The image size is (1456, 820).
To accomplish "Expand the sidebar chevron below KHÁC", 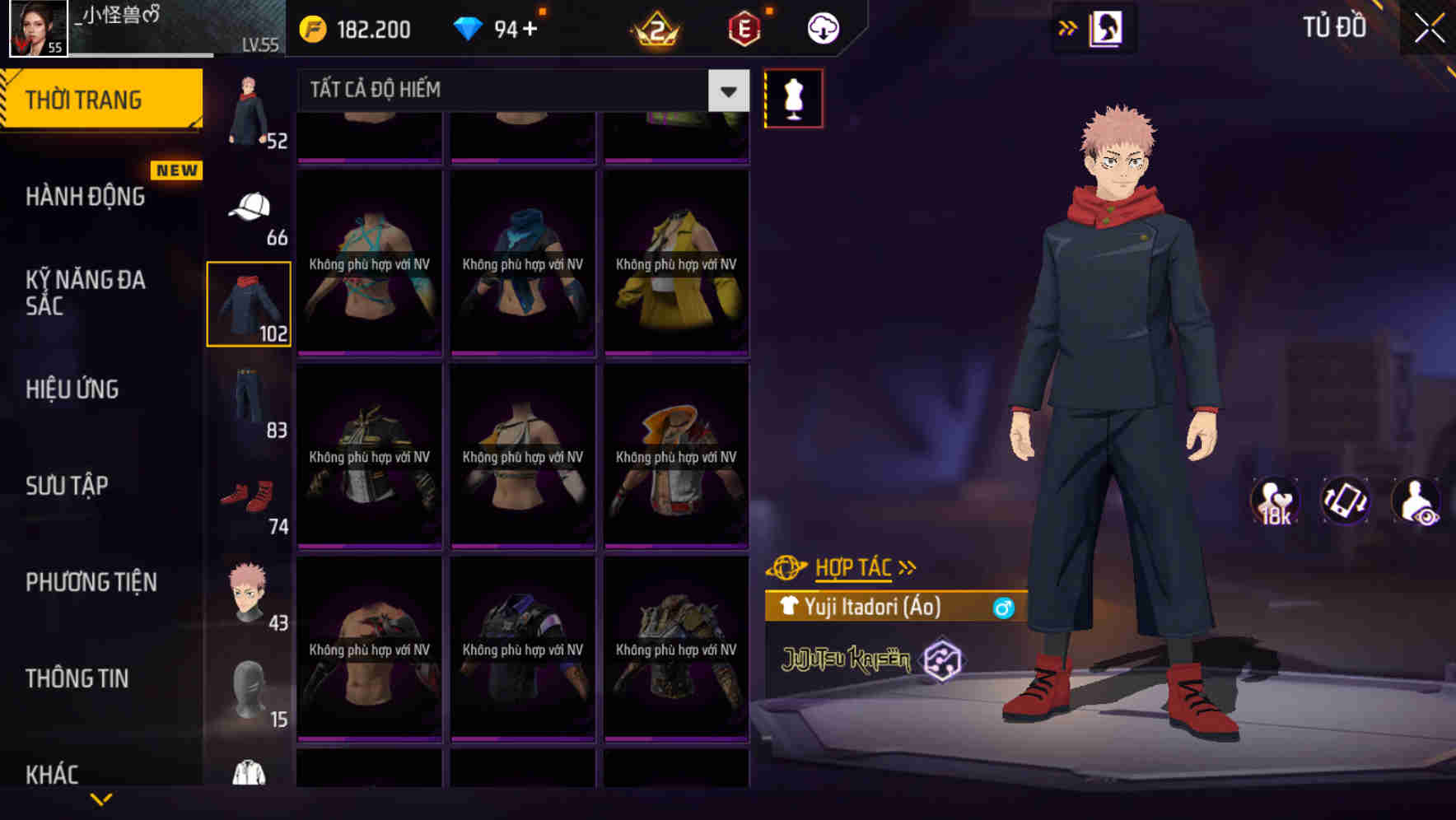I will coord(101,797).
